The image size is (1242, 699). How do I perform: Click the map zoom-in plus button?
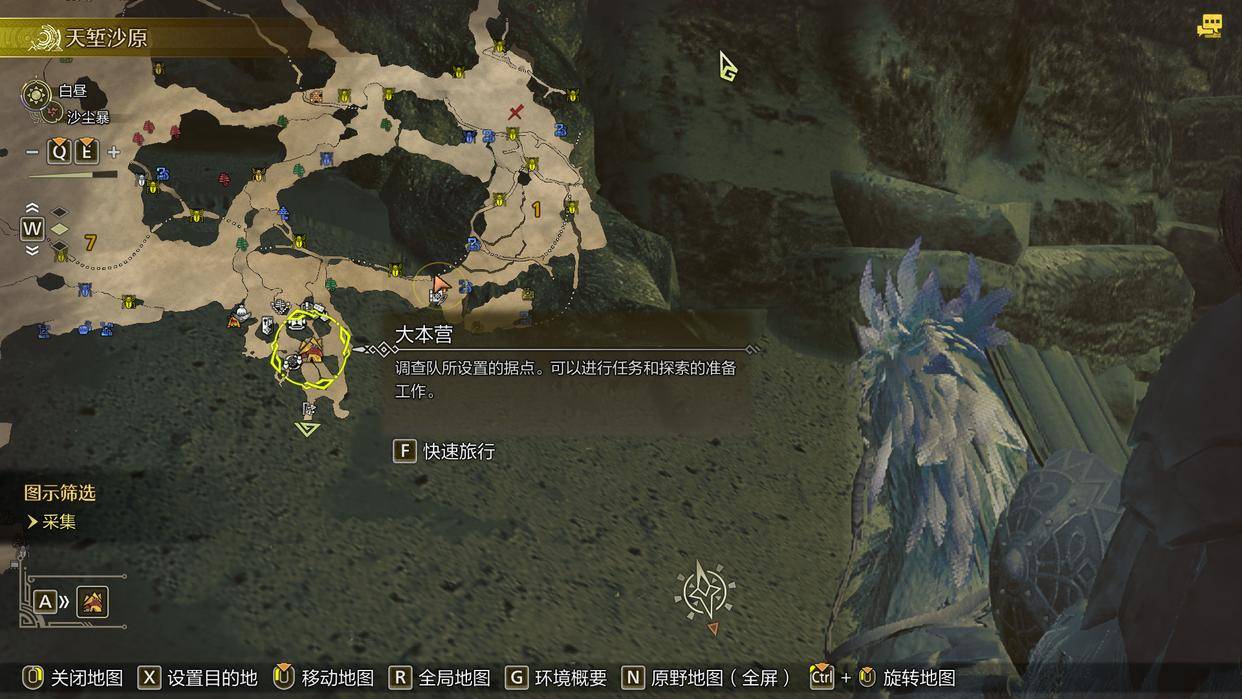tap(114, 152)
